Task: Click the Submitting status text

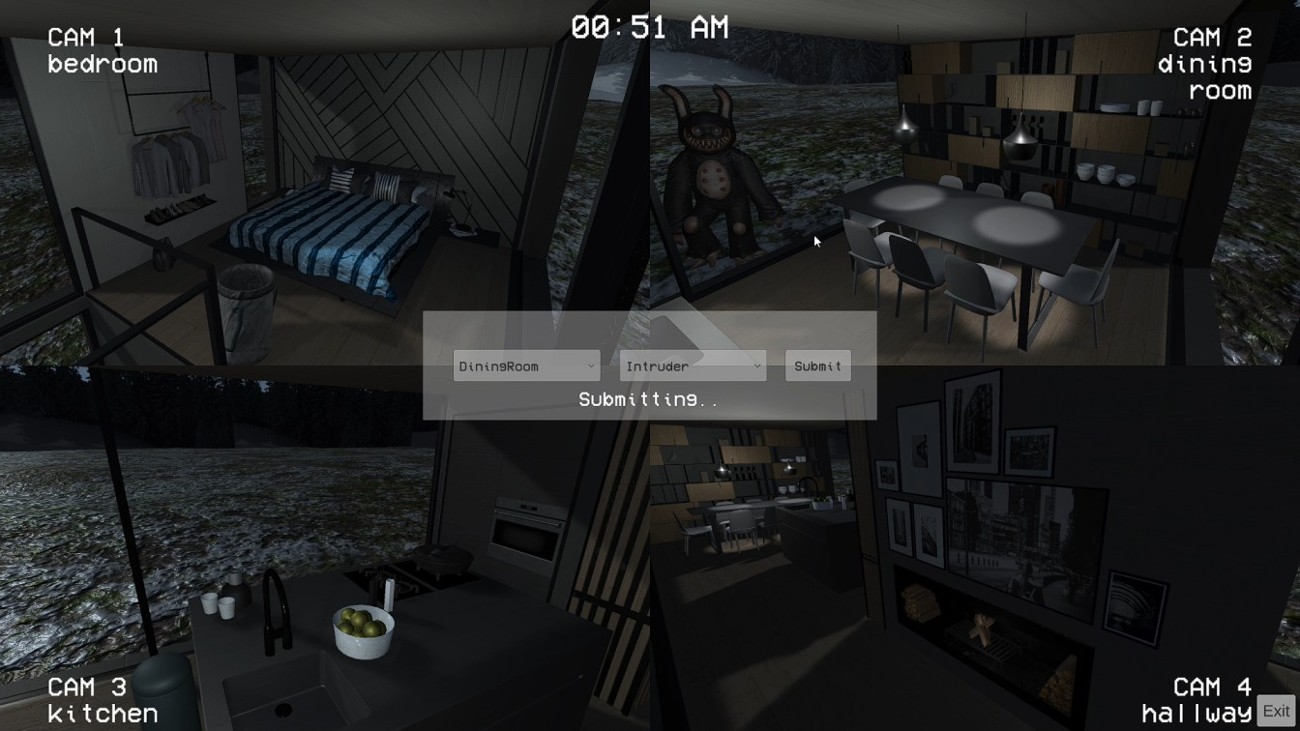Action: click(x=649, y=398)
